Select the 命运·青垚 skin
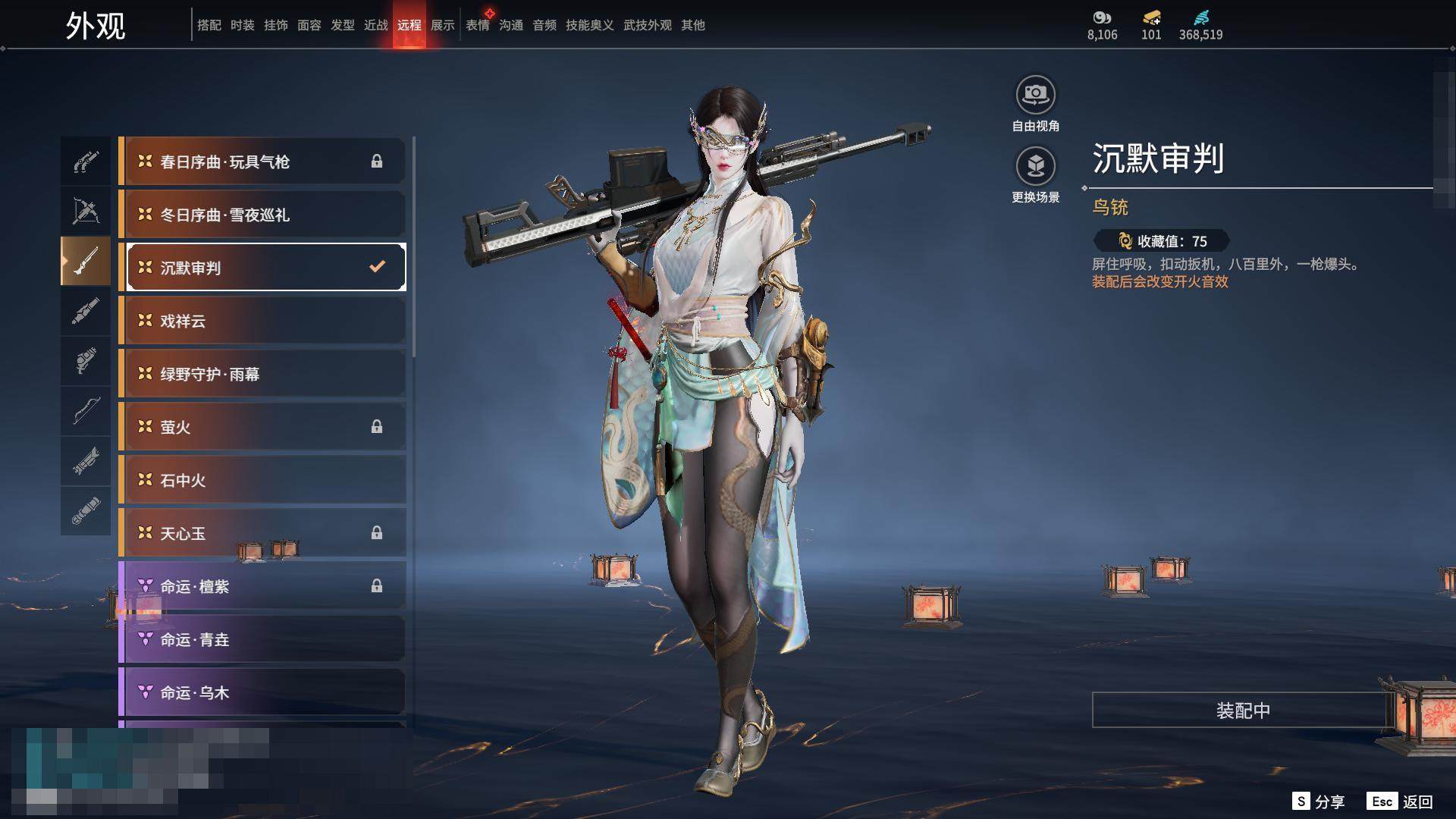The height and width of the screenshot is (819, 1456). [262, 639]
